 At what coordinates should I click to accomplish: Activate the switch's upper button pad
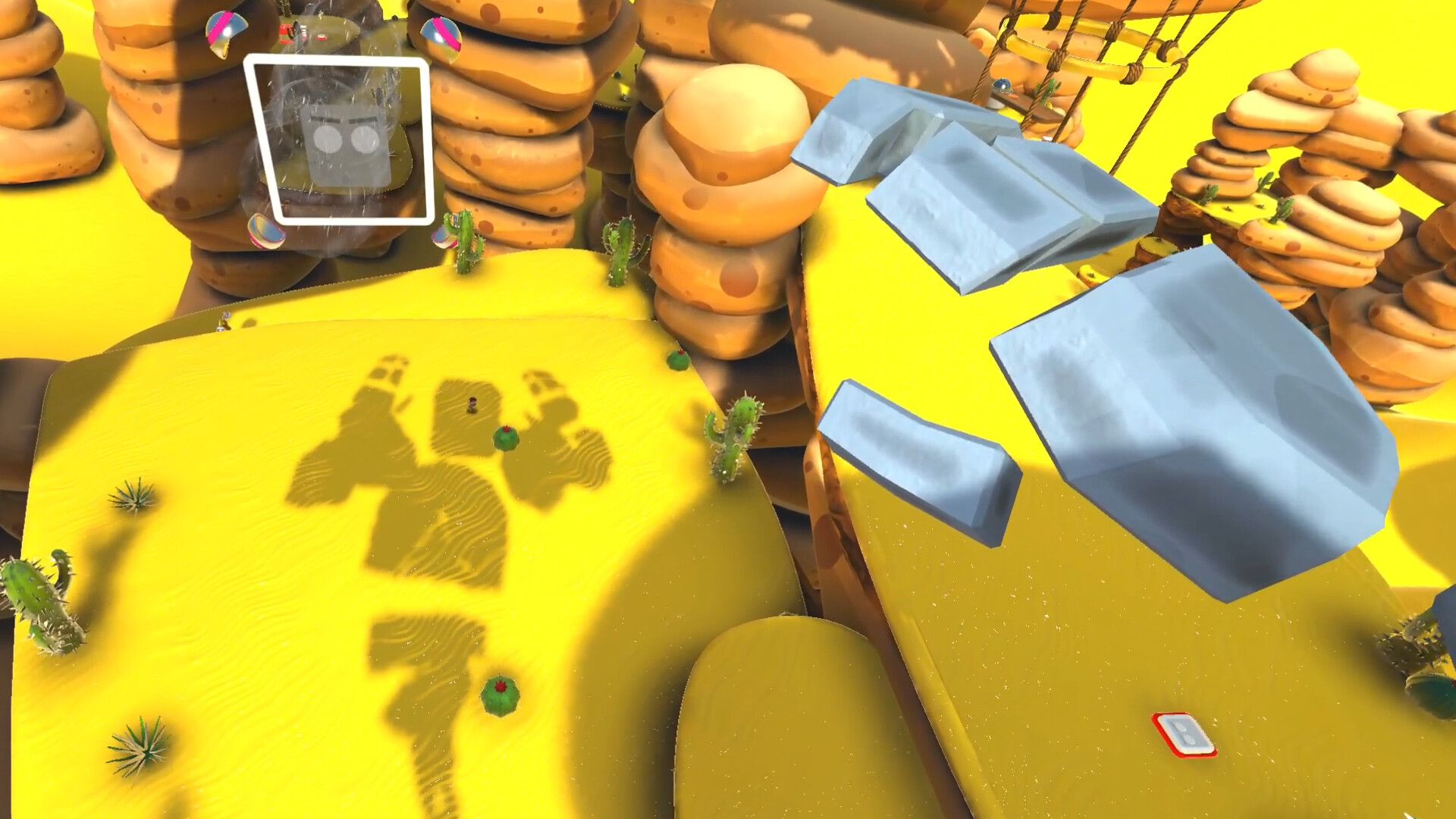(1181, 726)
